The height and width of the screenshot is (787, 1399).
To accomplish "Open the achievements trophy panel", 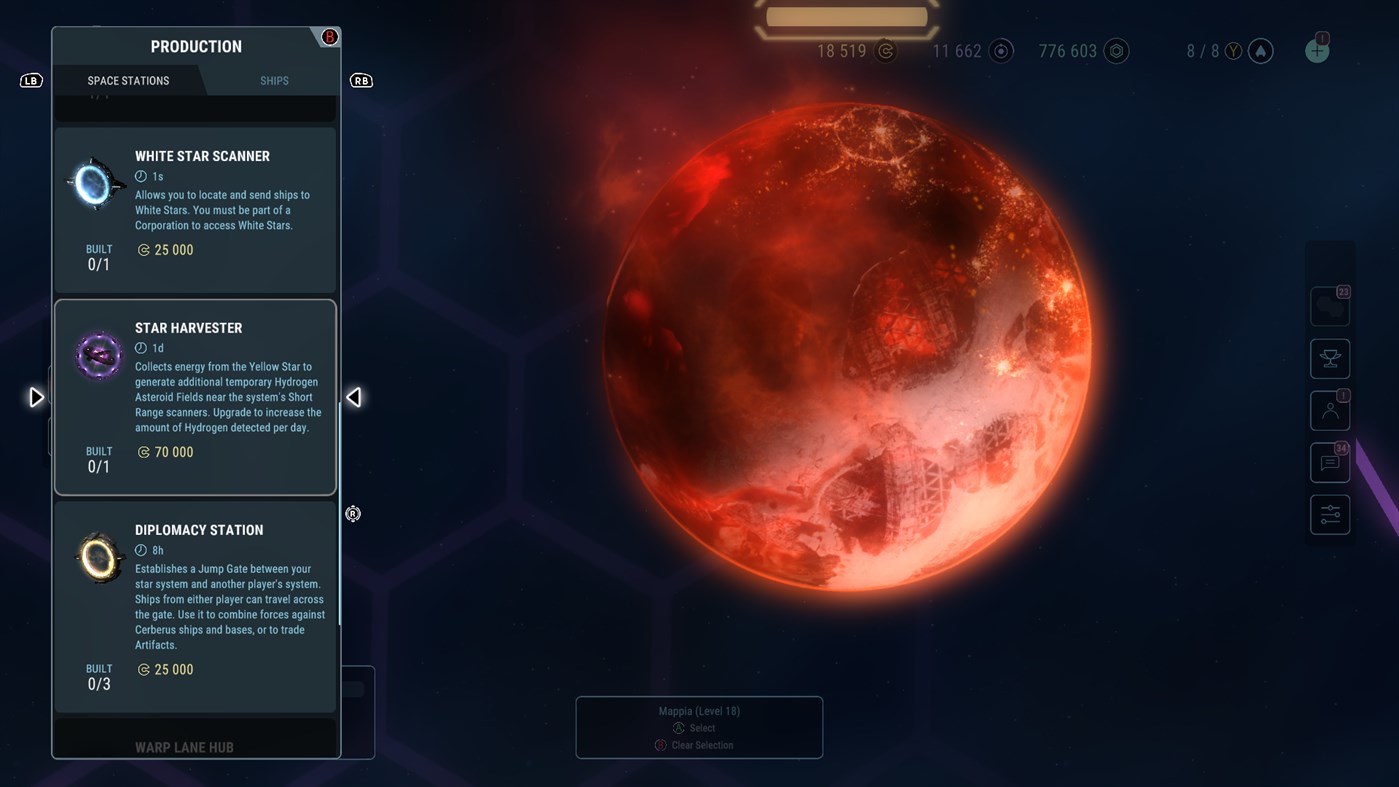I will pyautogui.click(x=1329, y=358).
